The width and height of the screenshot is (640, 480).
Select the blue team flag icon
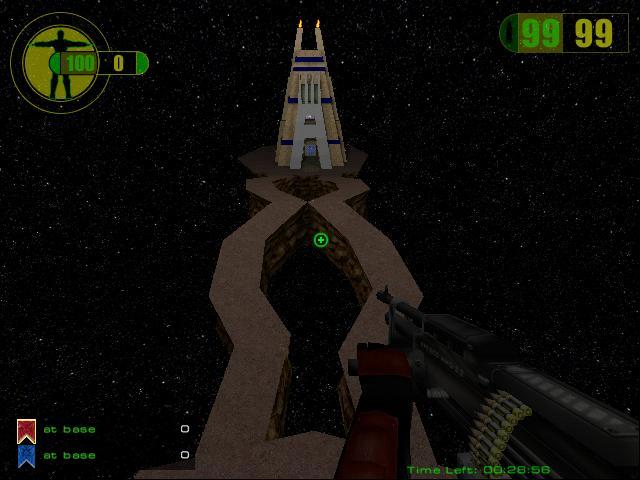click(x=26, y=456)
